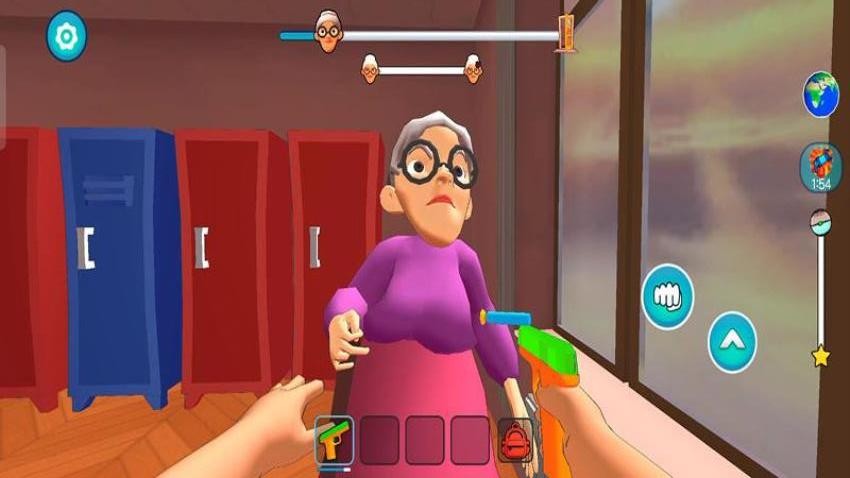Viewport: 850px width, 478px height.
Task: Open the globe world map icon
Action: [x=820, y=94]
